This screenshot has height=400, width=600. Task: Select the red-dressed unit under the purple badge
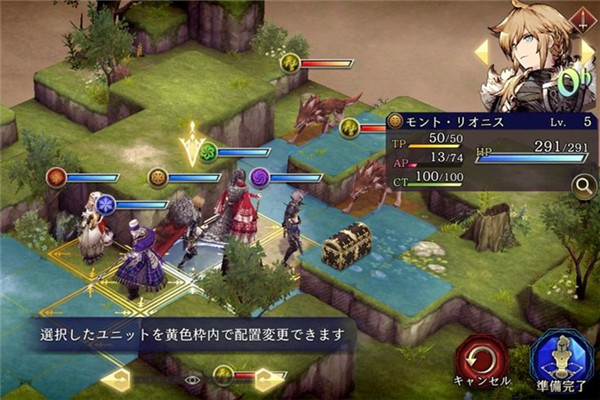tap(240, 207)
